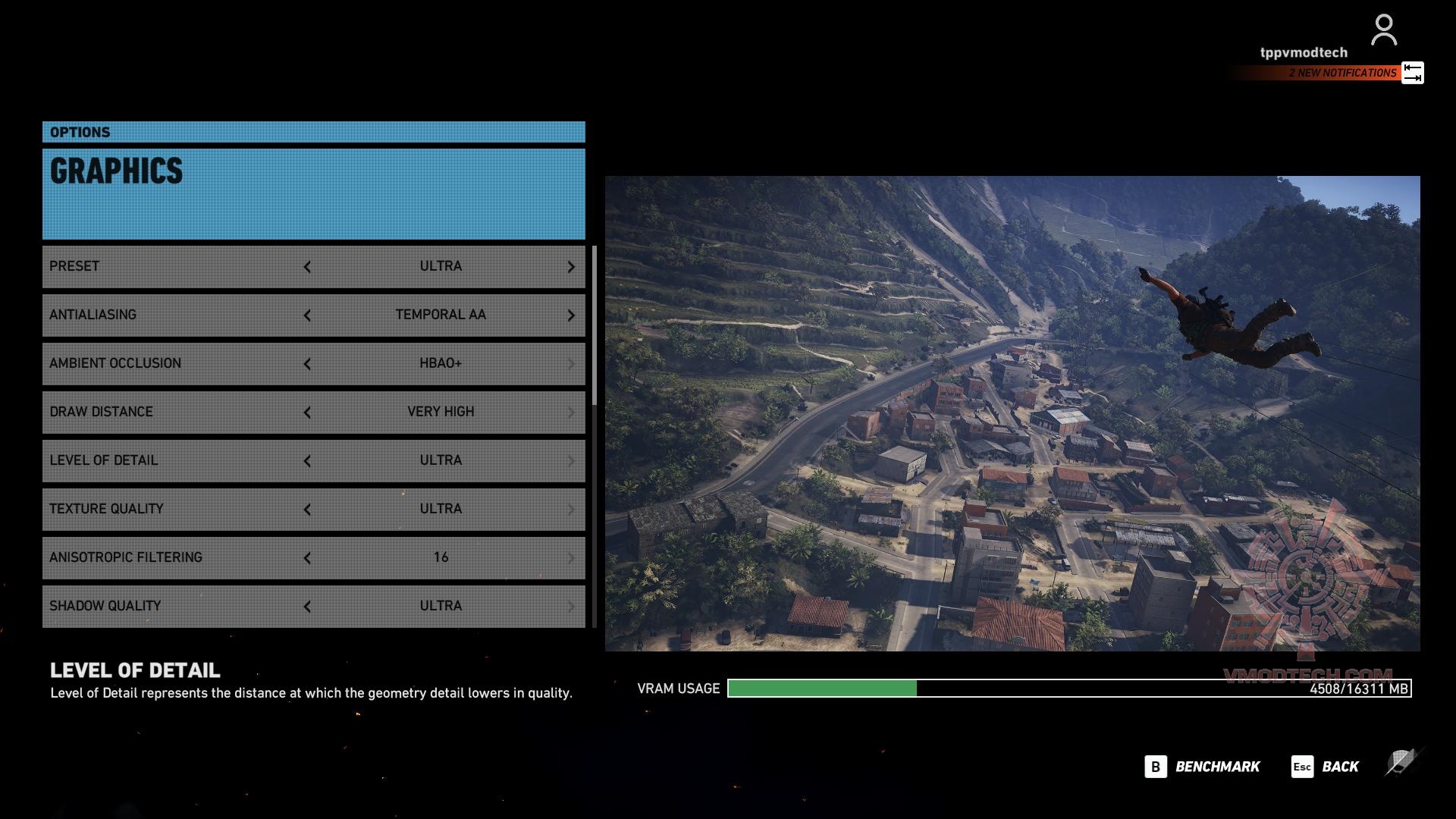Decrease Anisotropic Filtering from 16
The image size is (1456, 819).
pos(307,558)
